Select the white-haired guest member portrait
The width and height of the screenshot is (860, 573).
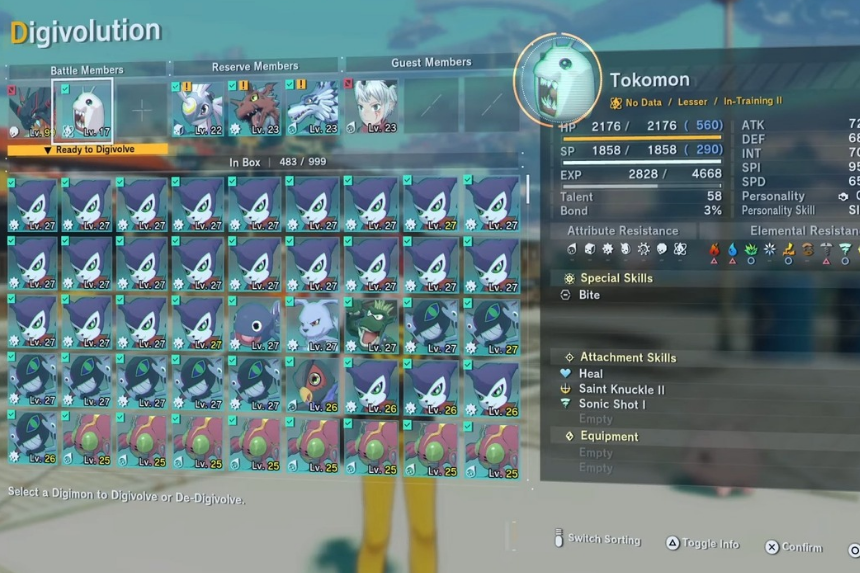pos(374,107)
